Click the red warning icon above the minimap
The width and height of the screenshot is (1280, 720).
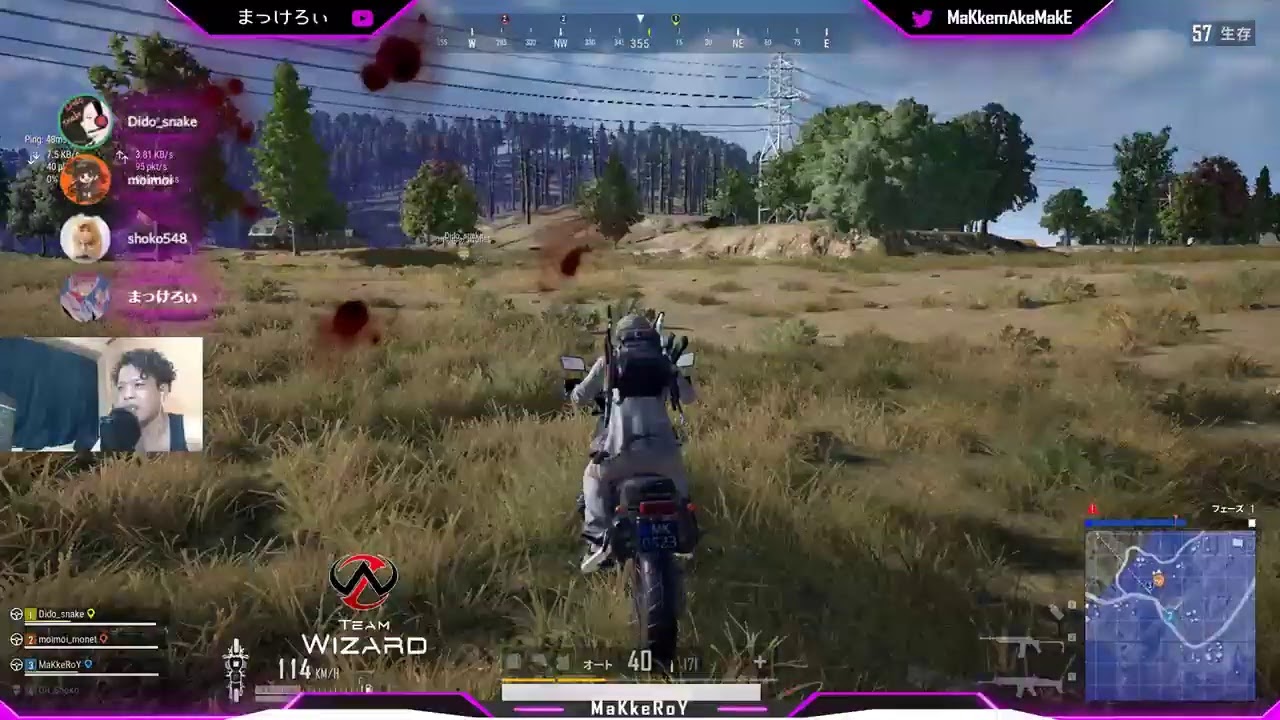[1092, 509]
